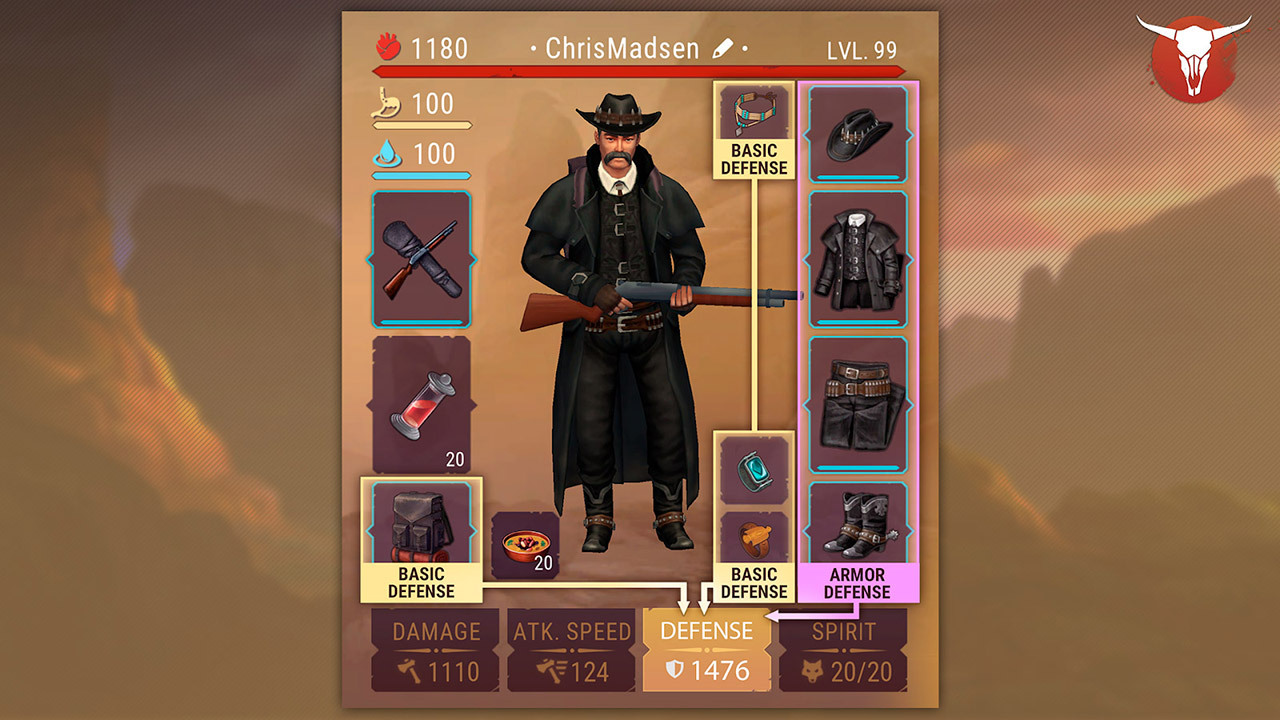The height and width of the screenshot is (720, 1280).
Task: Show the Atk. Speed stat details
Action: [x=571, y=650]
